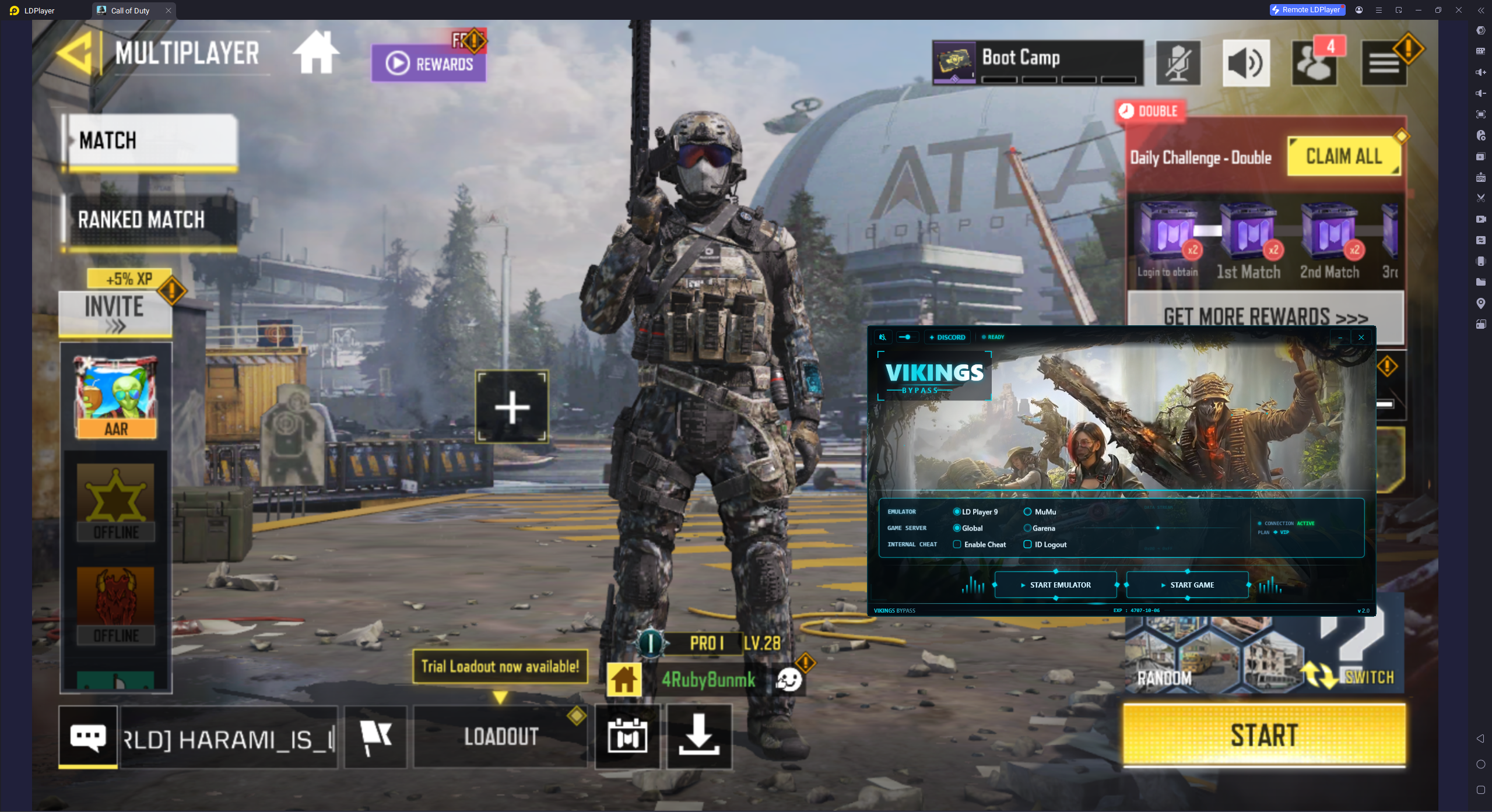Expand the Invite chevron for +5% XP
Image resolution: width=1492 pixels, height=812 pixels.
coord(115,325)
